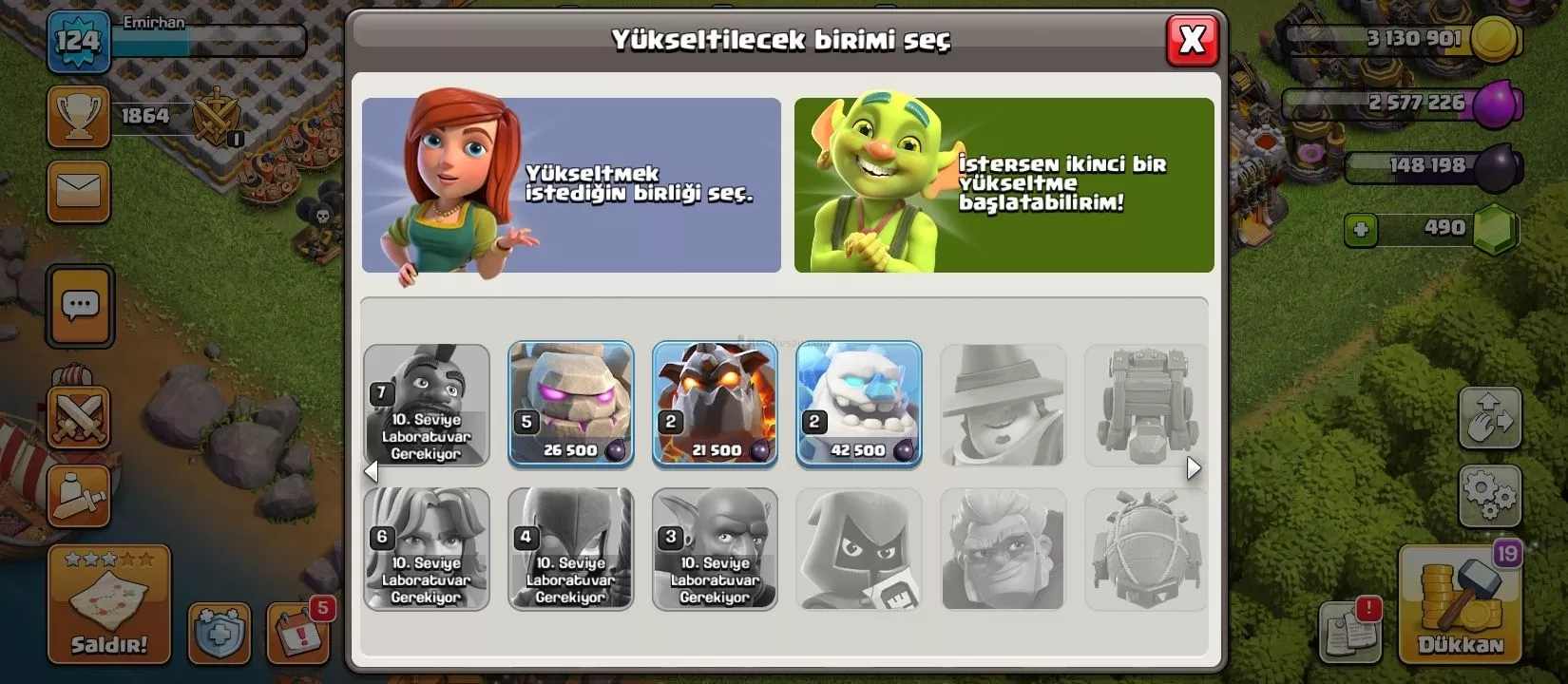Close the upgrade unit selection window
The width and height of the screenshot is (1568, 684).
(x=1192, y=40)
